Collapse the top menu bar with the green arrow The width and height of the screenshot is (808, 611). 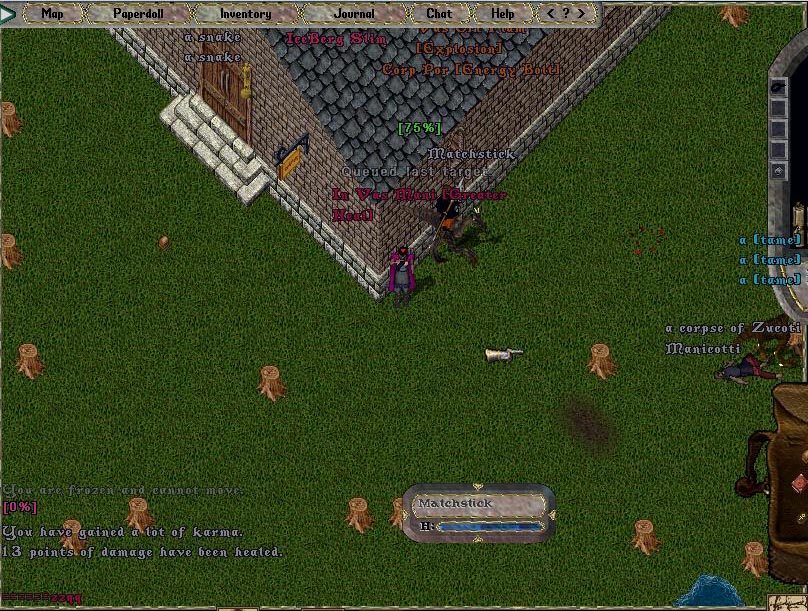(x=9, y=14)
